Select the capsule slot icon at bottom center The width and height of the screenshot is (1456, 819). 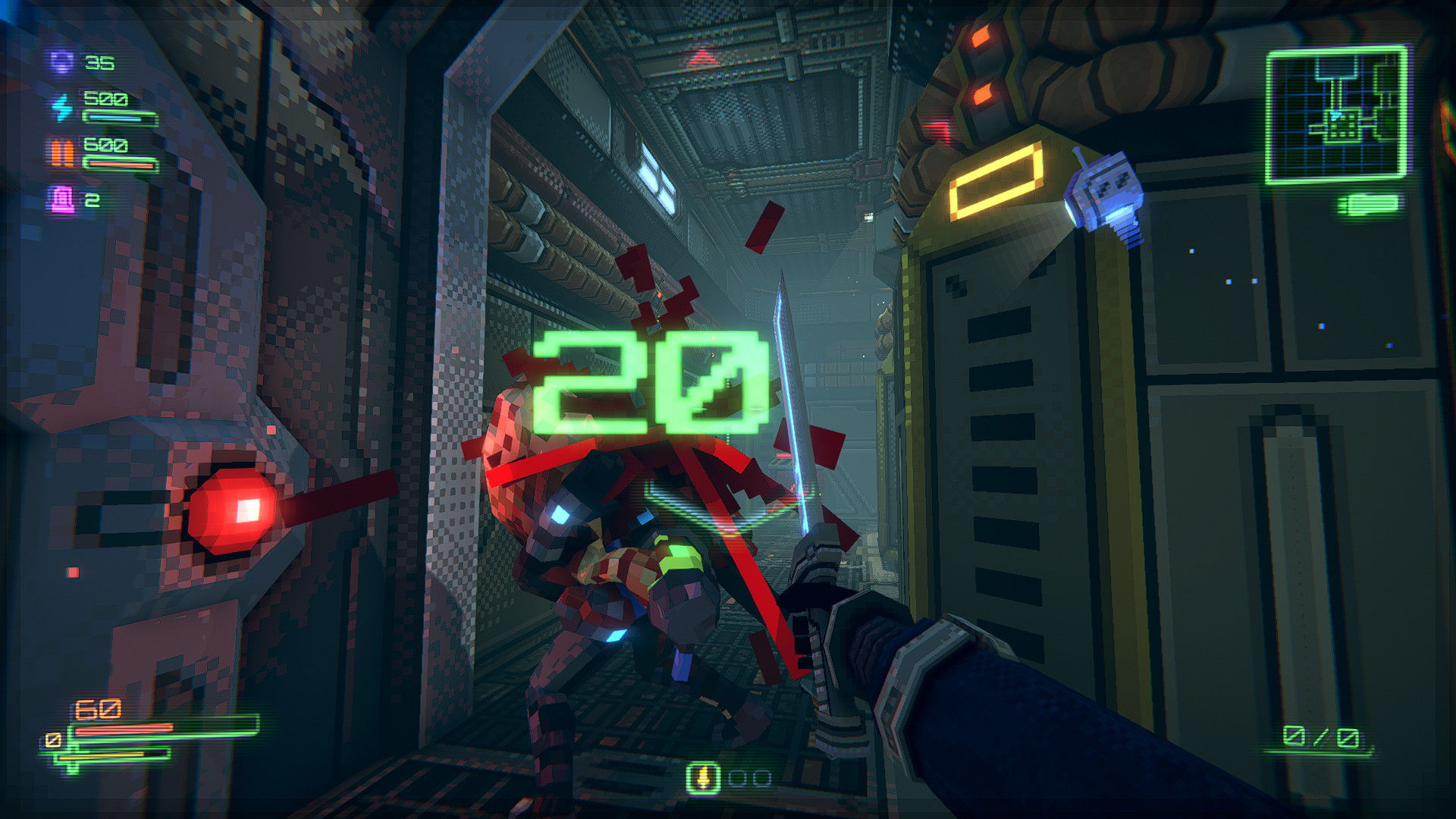coord(703,777)
